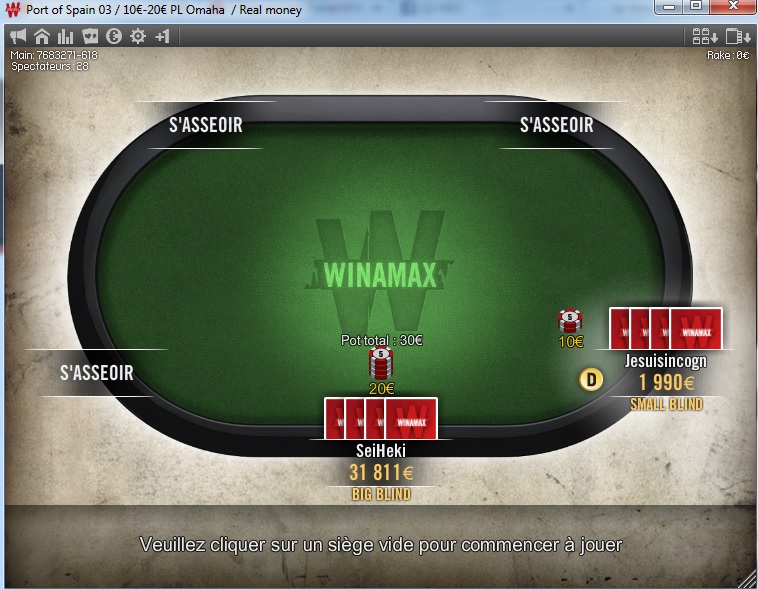
Task: Tile tables with the four-window grid icon
Action: pos(704,37)
